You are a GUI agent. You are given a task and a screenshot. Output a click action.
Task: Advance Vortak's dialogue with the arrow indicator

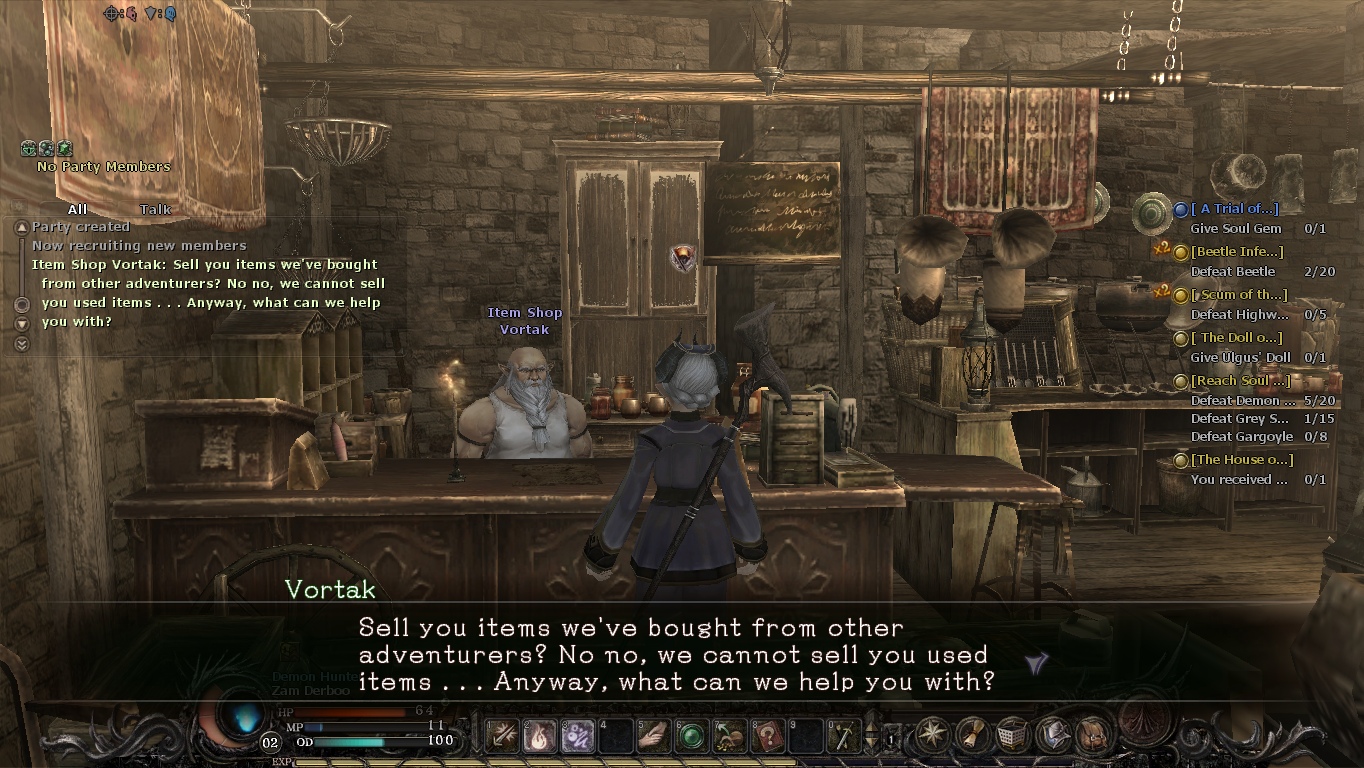[1037, 662]
